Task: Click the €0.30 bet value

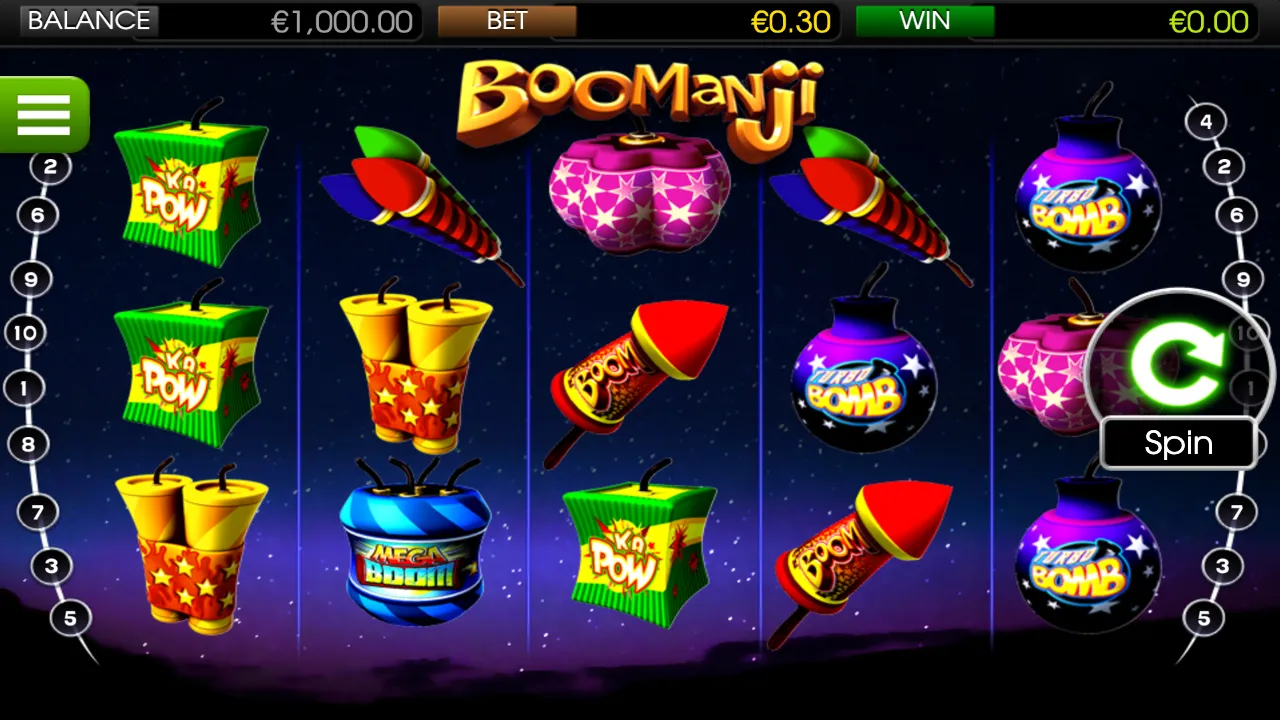Action: click(x=792, y=22)
